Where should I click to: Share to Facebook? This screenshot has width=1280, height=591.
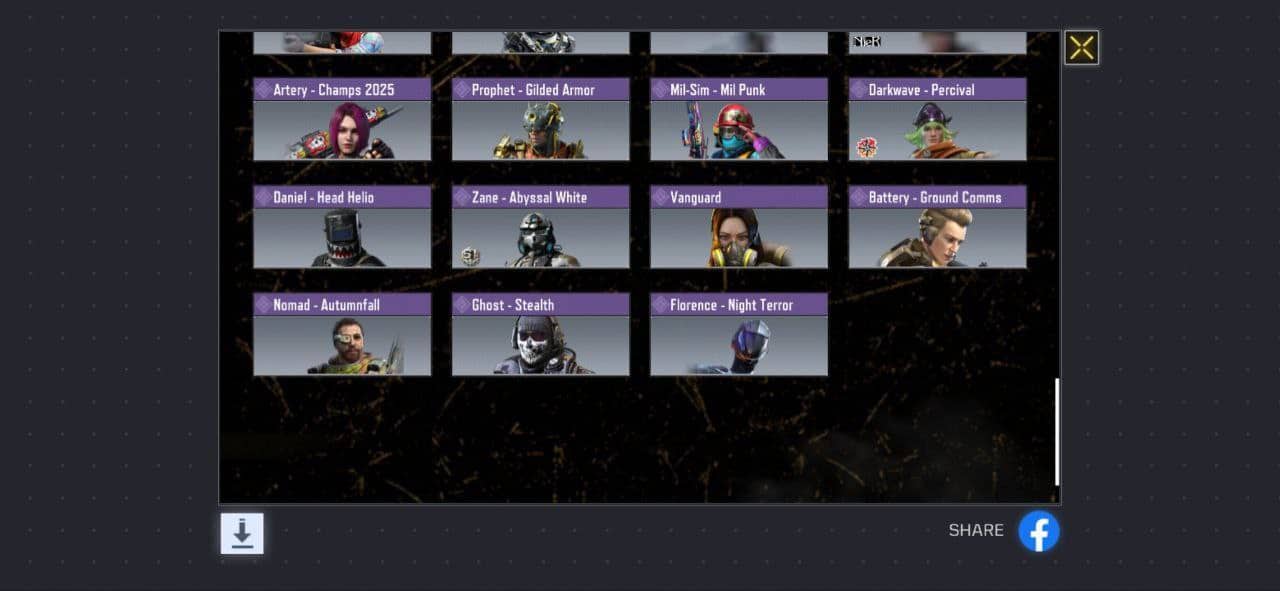1039,531
